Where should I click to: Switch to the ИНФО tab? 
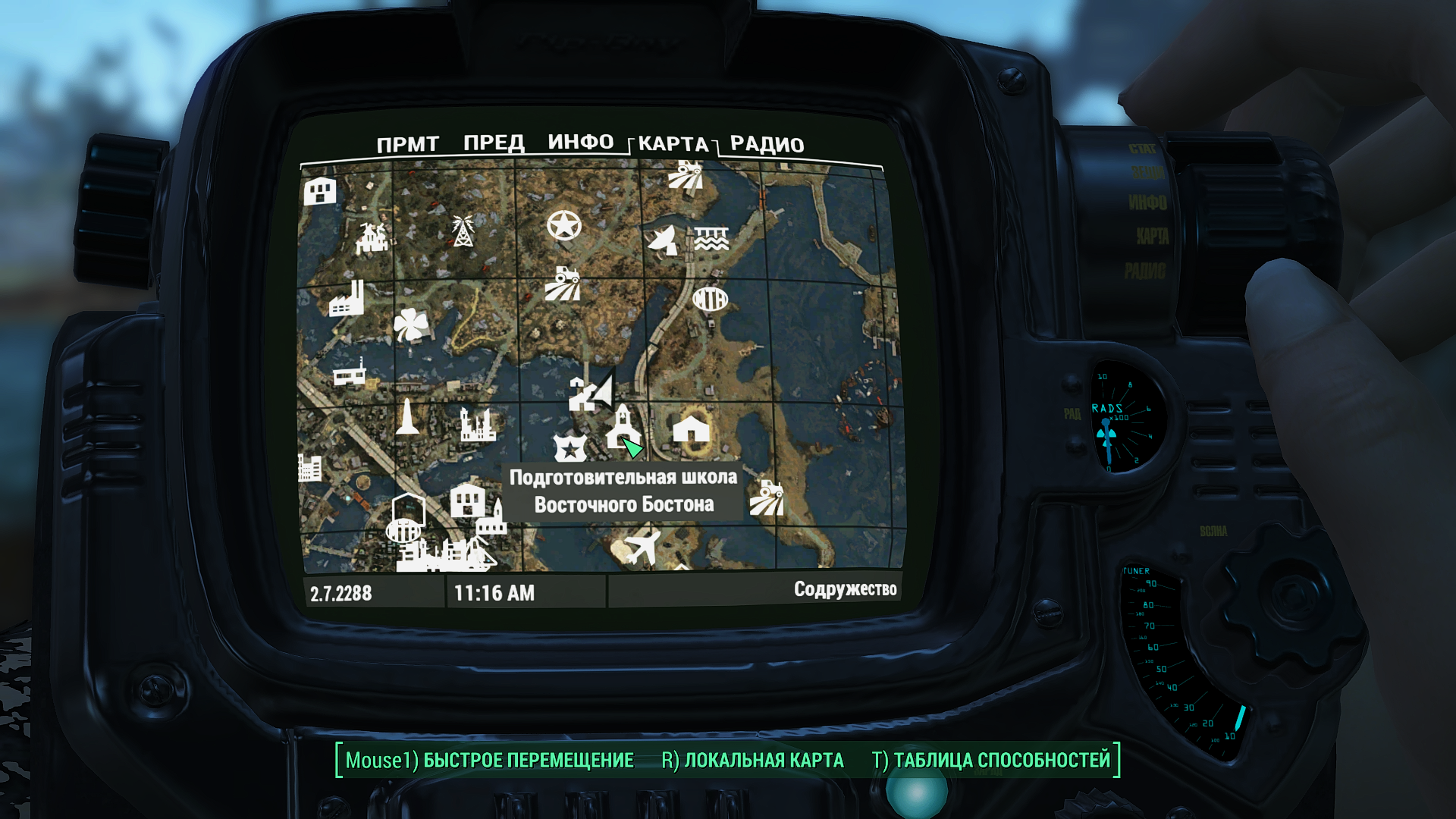[580, 143]
